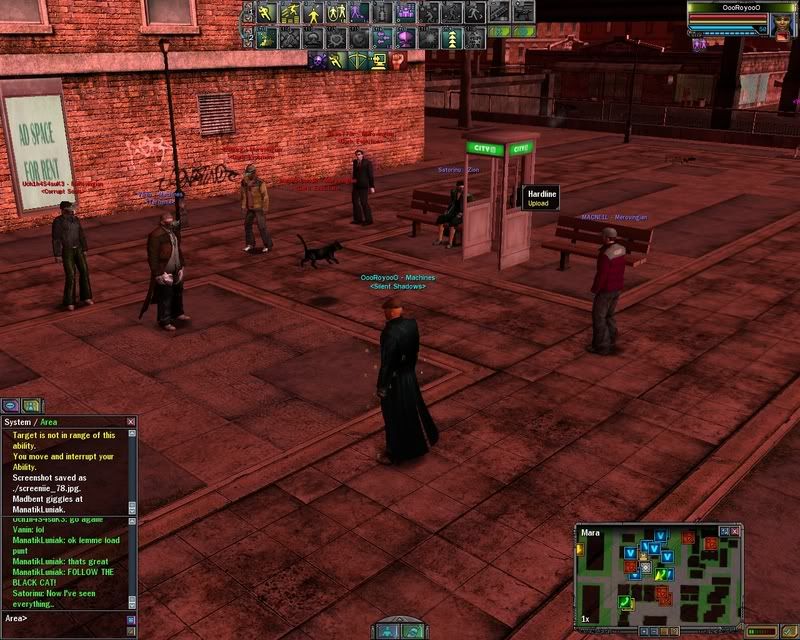The width and height of the screenshot is (800, 640).
Task: Activate the yellow computer terminal ability icon
Action: click(x=379, y=60)
